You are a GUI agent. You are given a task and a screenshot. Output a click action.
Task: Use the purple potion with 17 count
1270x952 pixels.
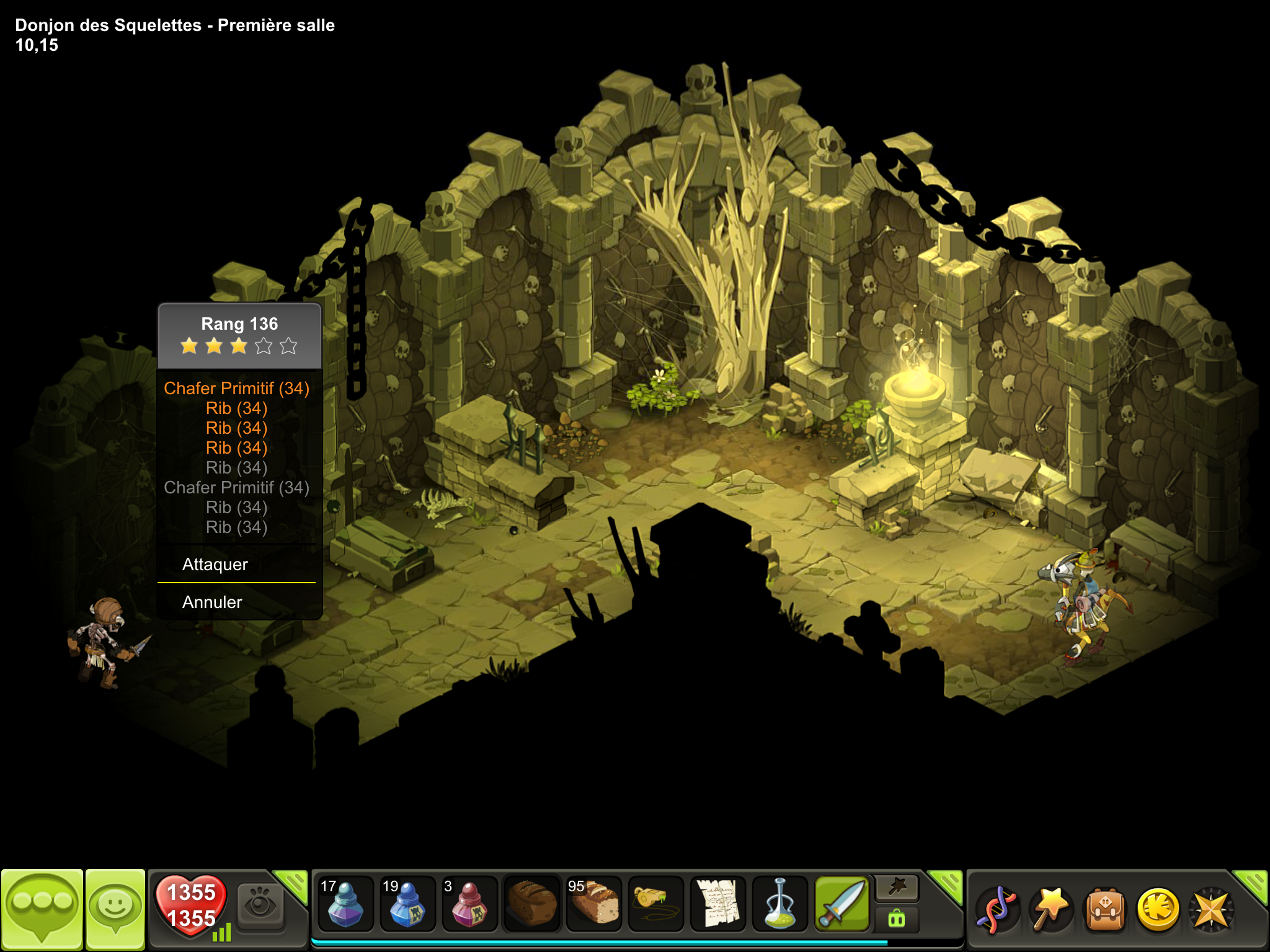345,904
